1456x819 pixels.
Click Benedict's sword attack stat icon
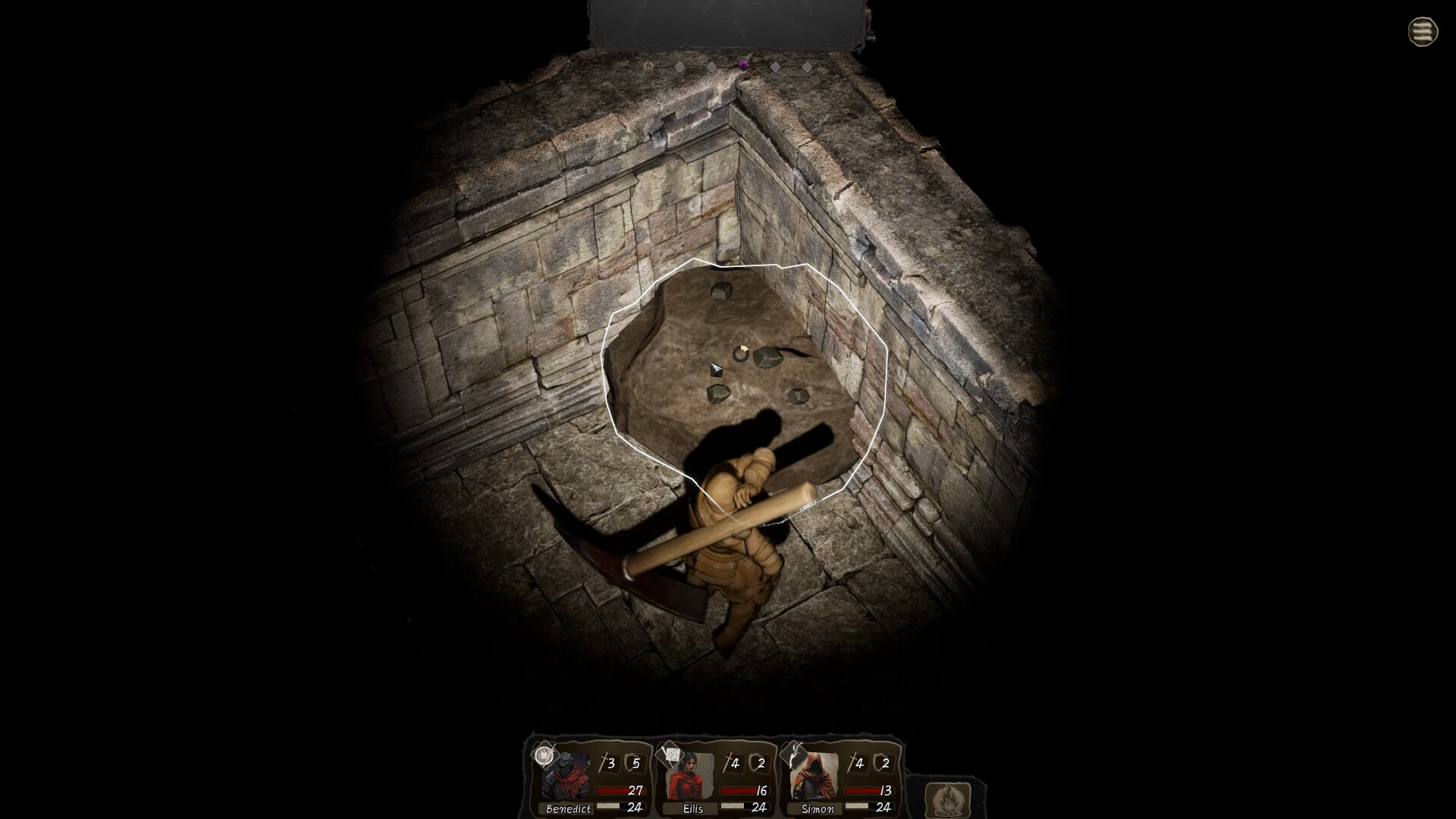605,761
